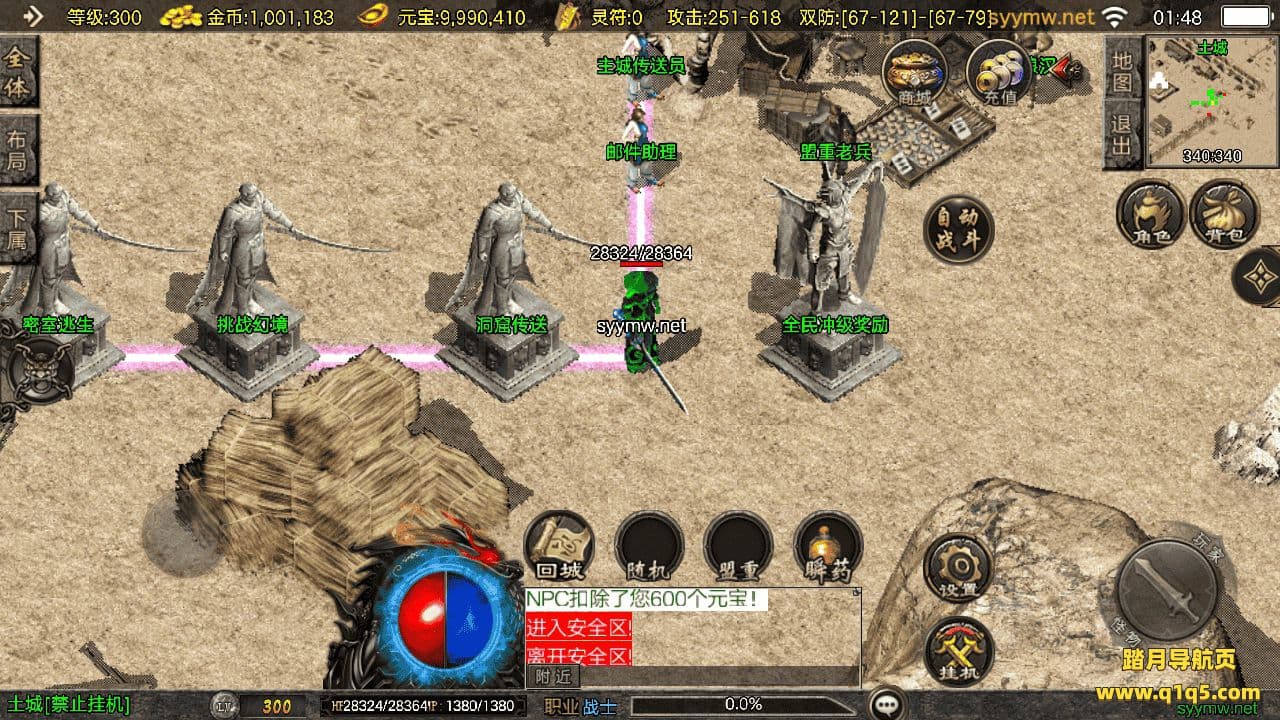The width and height of the screenshot is (1280, 720).
Task: Click the 地图 map button
Action: pyautogui.click(x=1122, y=71)
